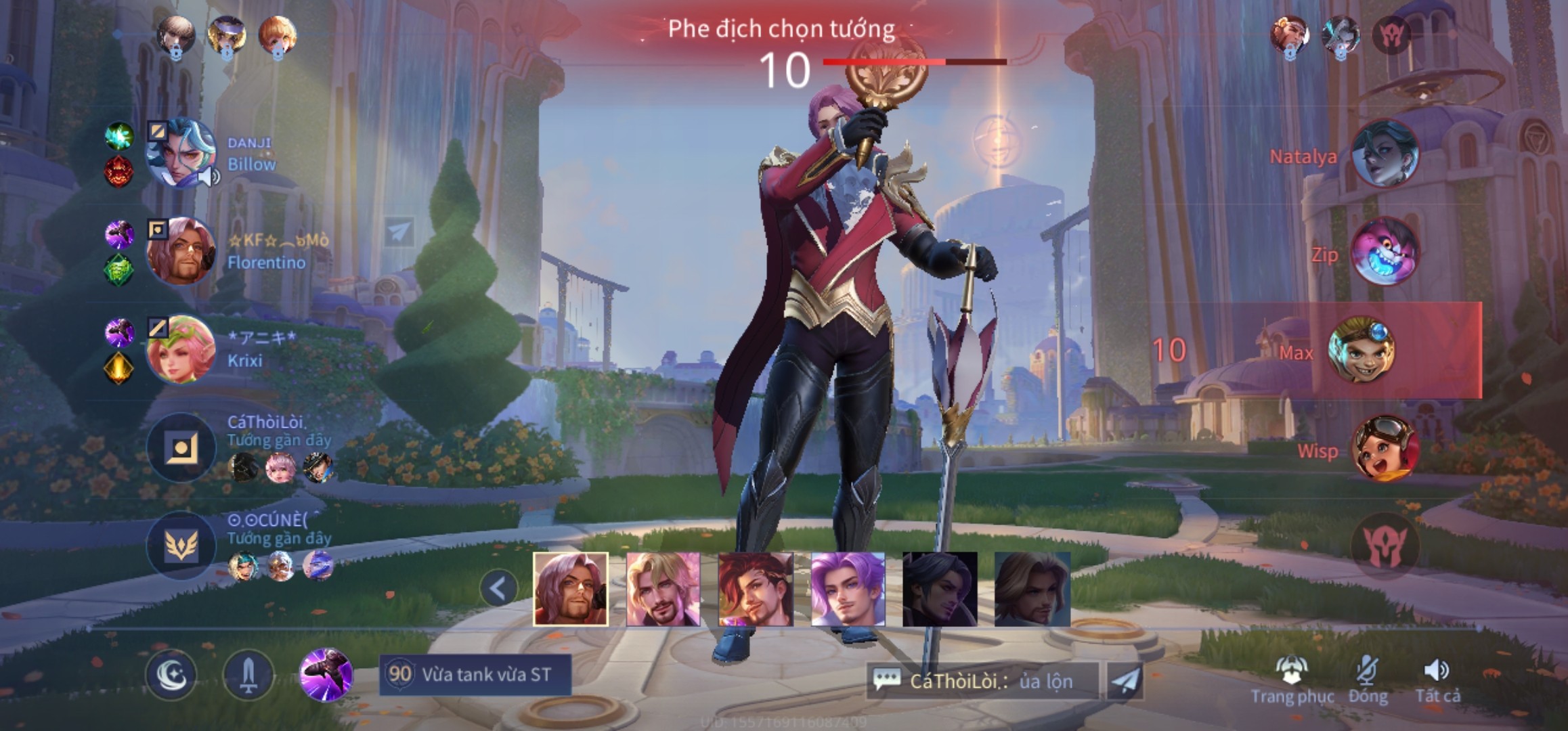Inspect enemy Wisp's portrait
Image resolution: width=1568 pixels, height=731 pixels.
1384,447
